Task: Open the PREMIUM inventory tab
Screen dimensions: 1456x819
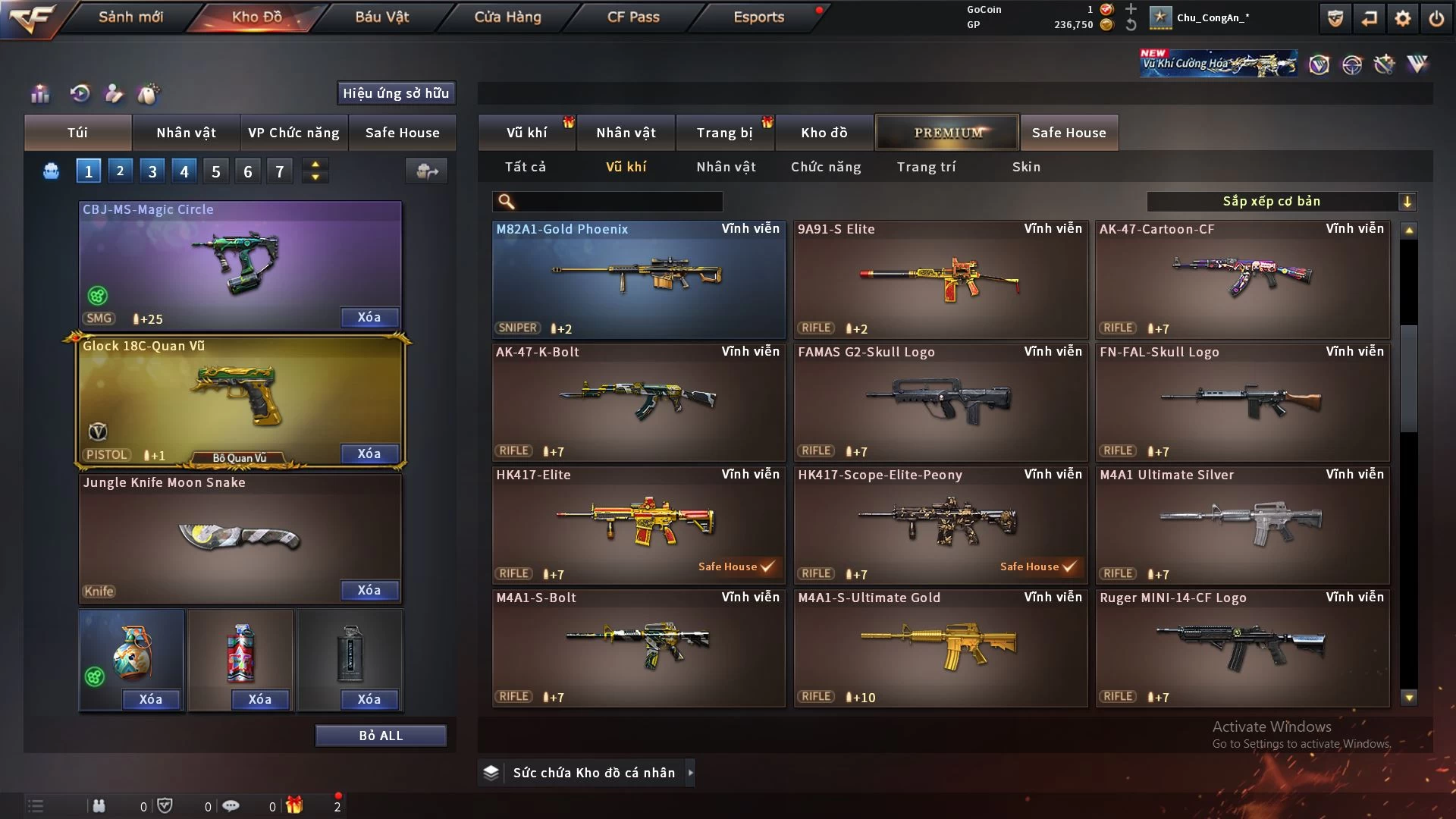Action: tap(947, 133)
